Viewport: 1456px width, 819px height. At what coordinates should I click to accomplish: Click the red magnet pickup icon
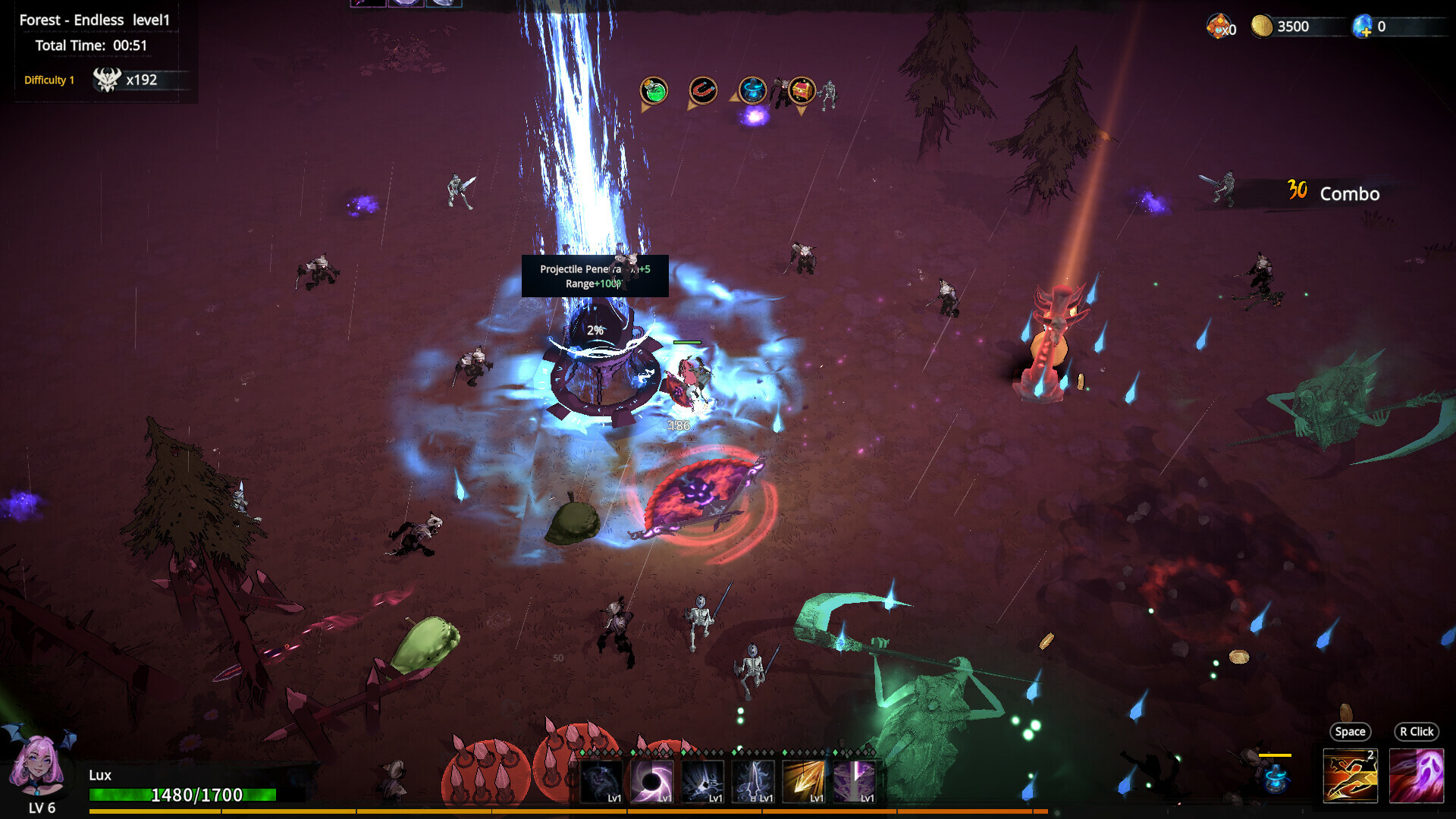[x=702, y=89]
